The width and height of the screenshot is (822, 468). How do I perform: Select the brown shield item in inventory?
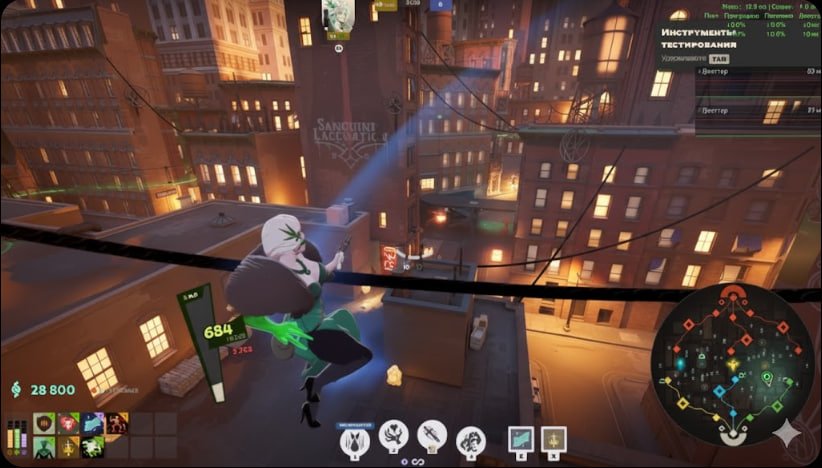45,424
